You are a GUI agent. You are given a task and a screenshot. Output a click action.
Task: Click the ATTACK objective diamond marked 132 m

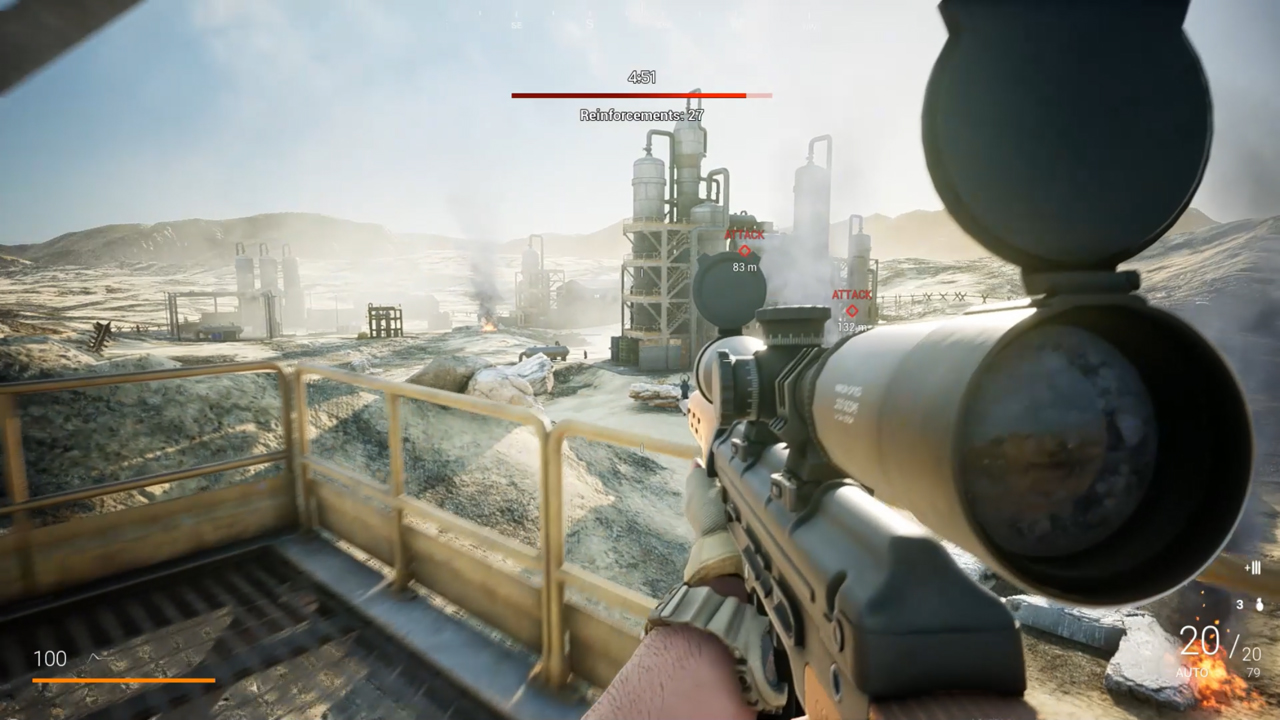852,310
